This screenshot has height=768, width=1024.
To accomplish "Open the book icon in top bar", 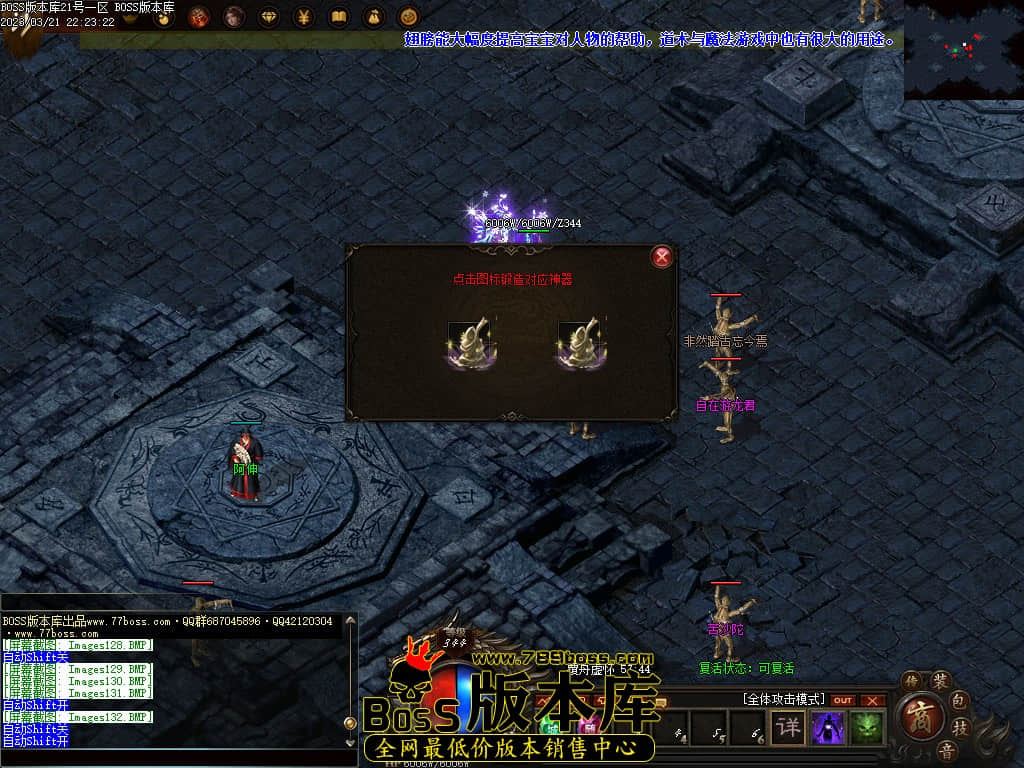I will [x=339, y=17].
